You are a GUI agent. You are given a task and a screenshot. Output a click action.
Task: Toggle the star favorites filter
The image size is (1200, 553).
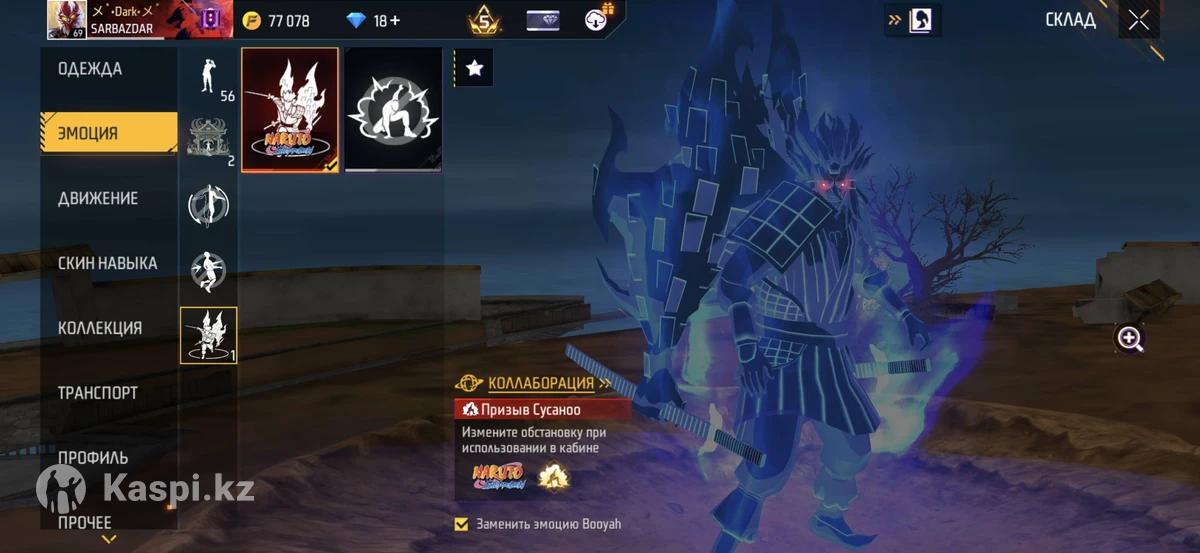474,68
